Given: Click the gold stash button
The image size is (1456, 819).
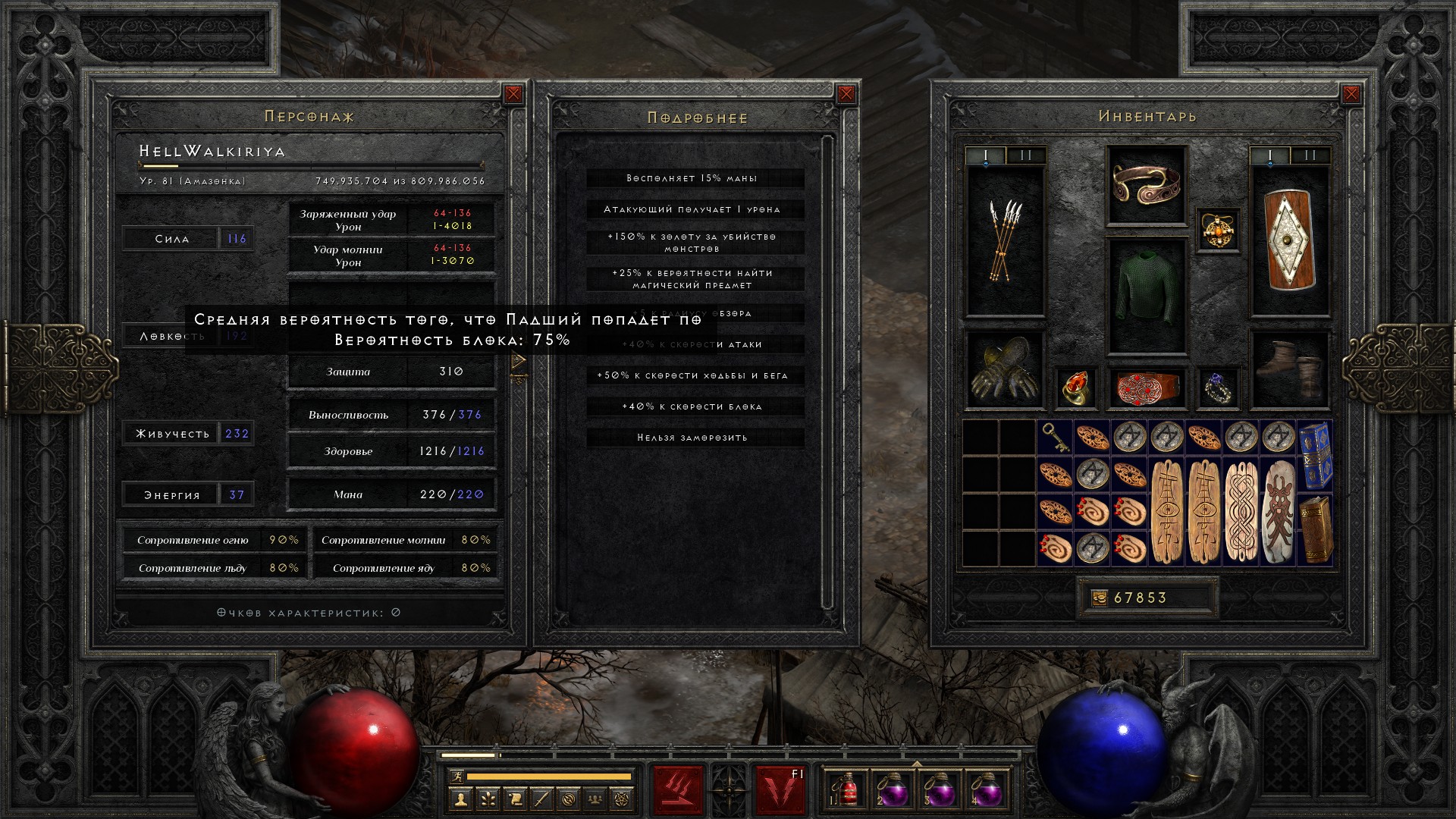Looking at the screenshot, I should 1099,598.
